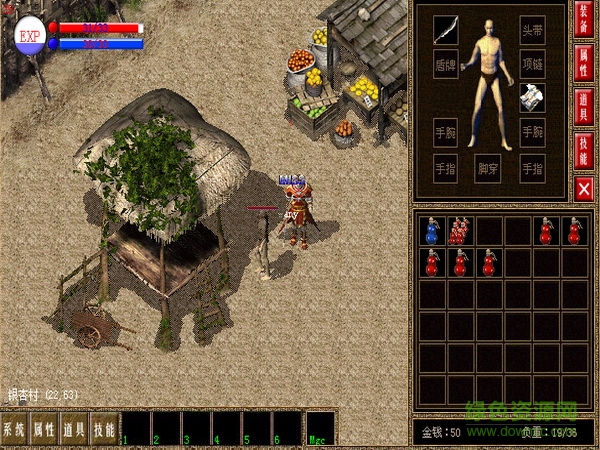This screenshot has width=600, height=450.
Task: Select the 项链 necklace equipment slot
Action: point(532,63)
